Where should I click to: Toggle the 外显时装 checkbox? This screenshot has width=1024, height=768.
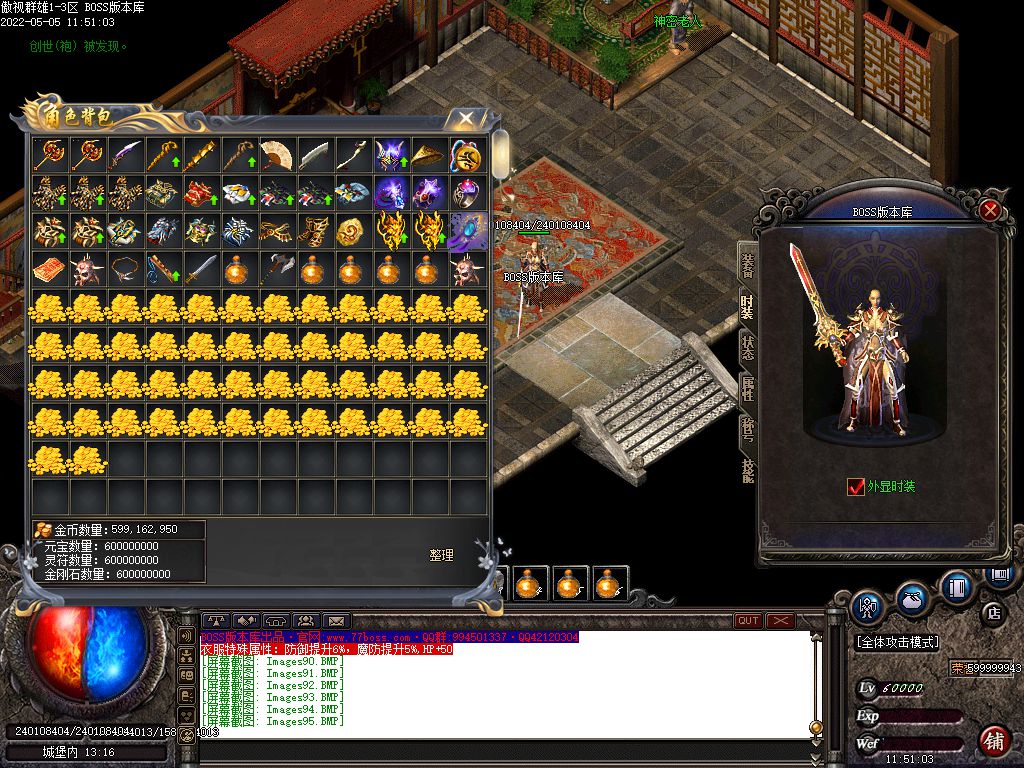[855, 487]
